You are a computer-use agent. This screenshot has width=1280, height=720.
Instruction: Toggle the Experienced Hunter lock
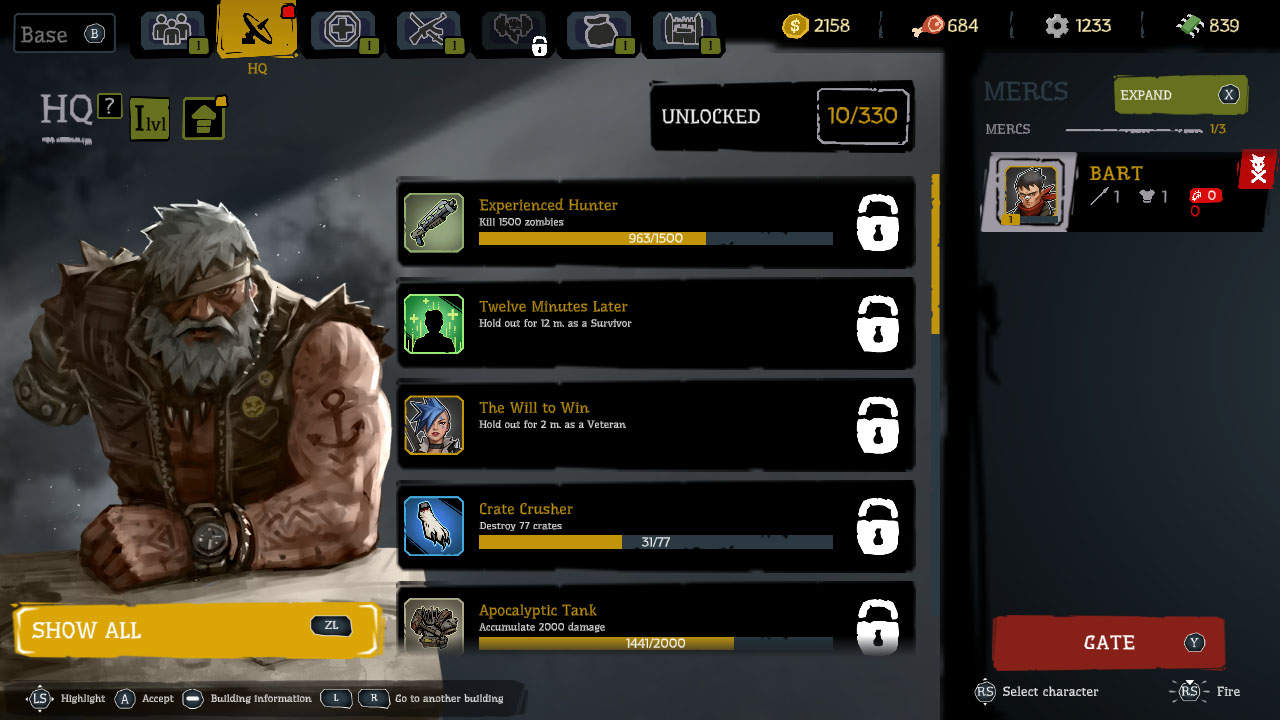coord(877,223)
